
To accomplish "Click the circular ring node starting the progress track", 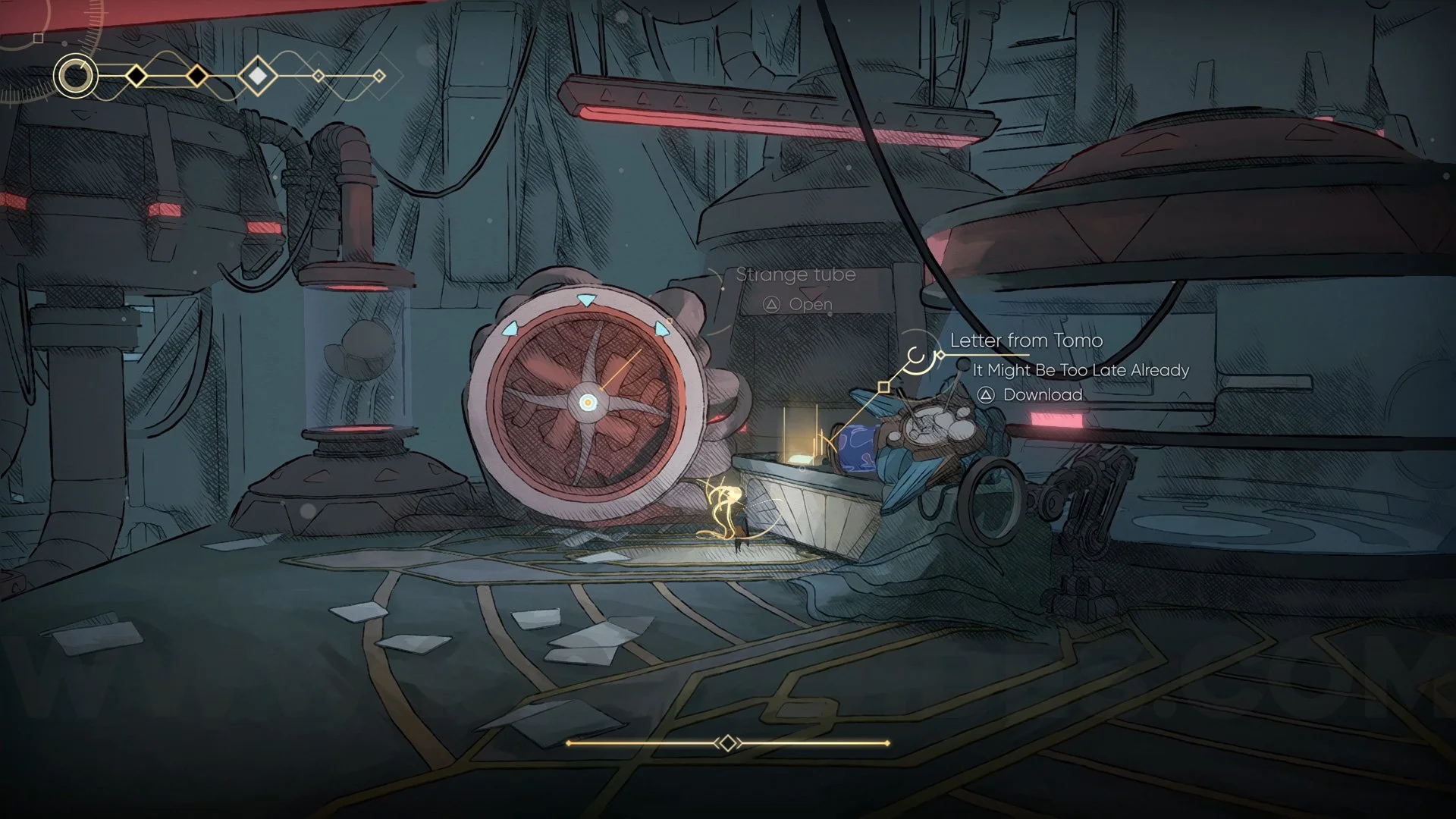I will pos(76,76).
